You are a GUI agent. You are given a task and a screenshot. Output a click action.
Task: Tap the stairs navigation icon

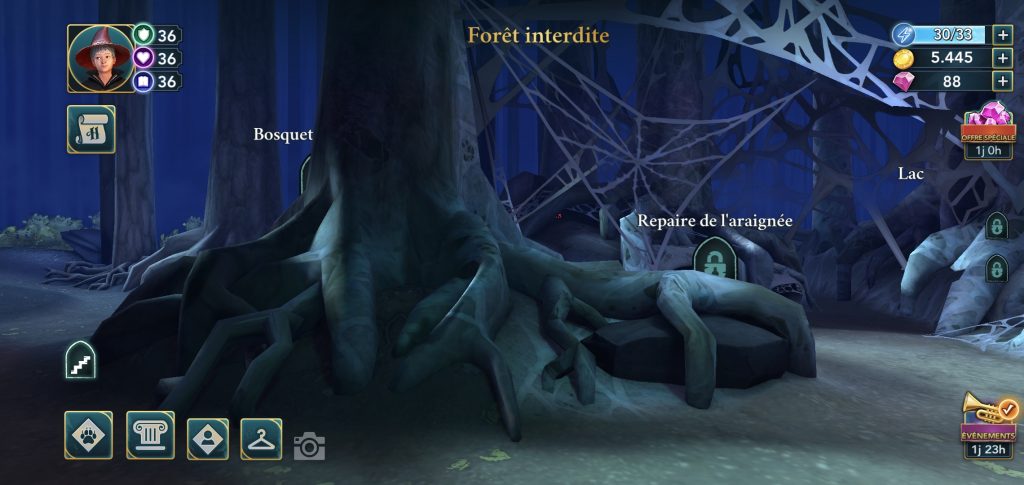pyautogui.click(x=80, y=360)
